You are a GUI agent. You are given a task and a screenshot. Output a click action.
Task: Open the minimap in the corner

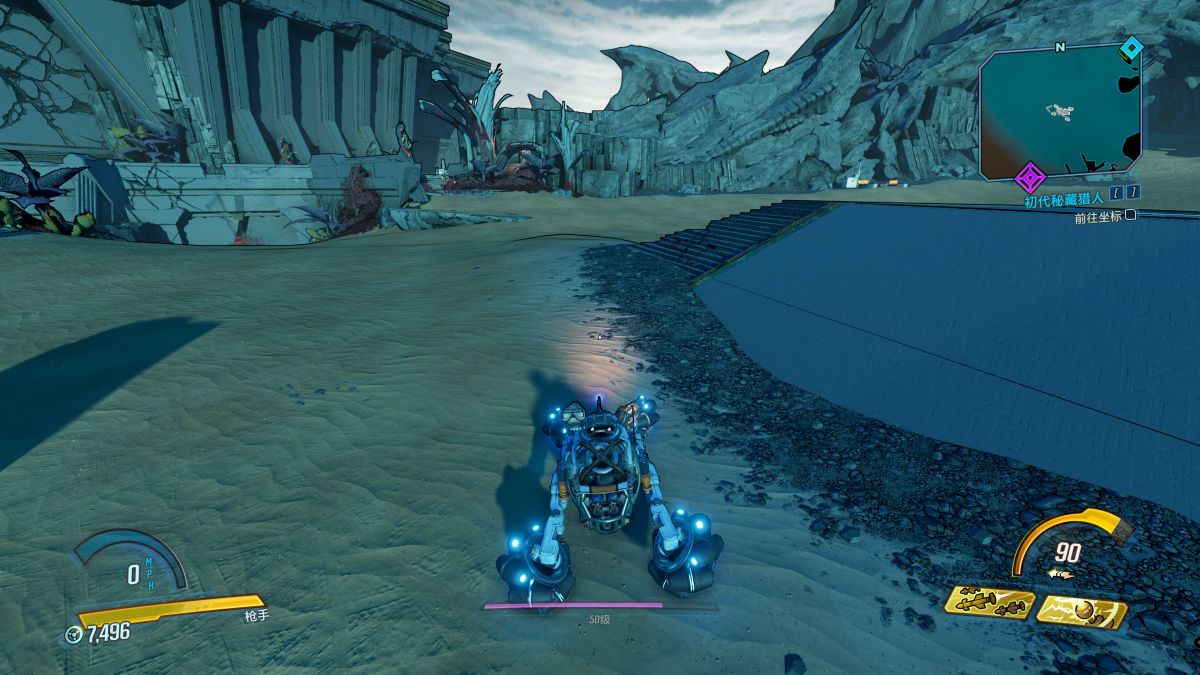tap(1061, 112)
